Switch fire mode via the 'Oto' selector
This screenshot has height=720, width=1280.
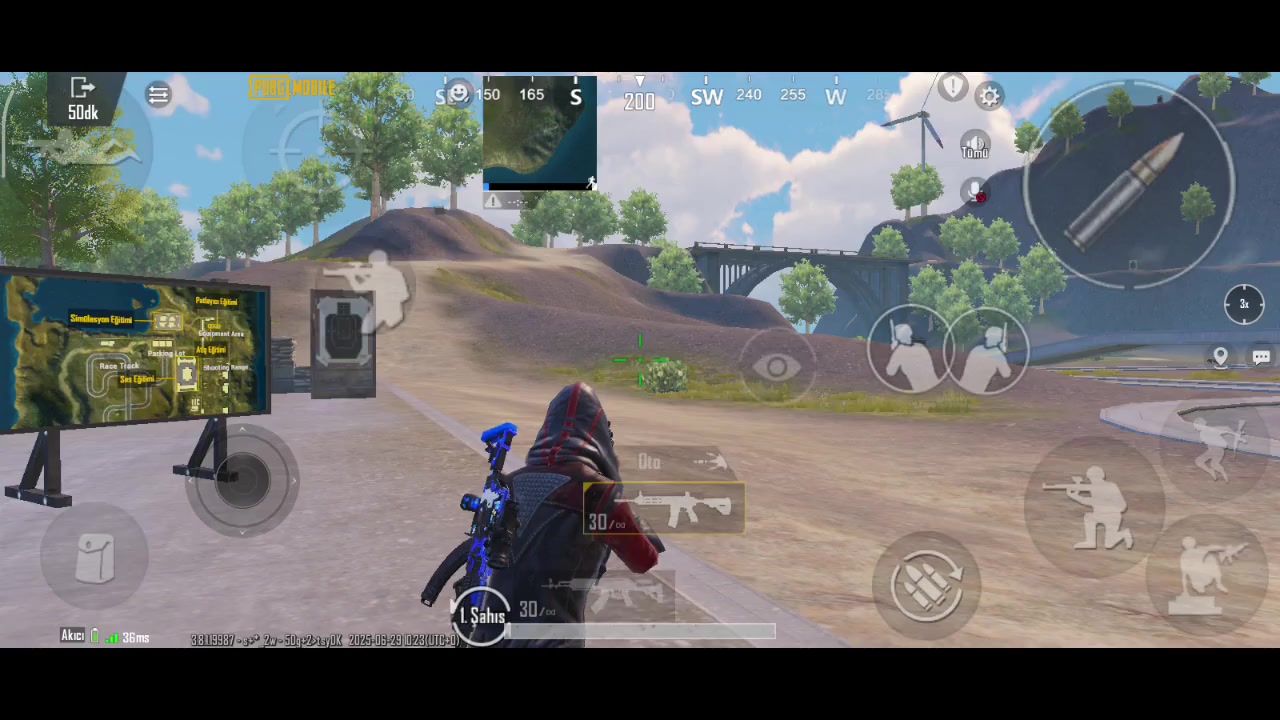(x=648, y=461)
